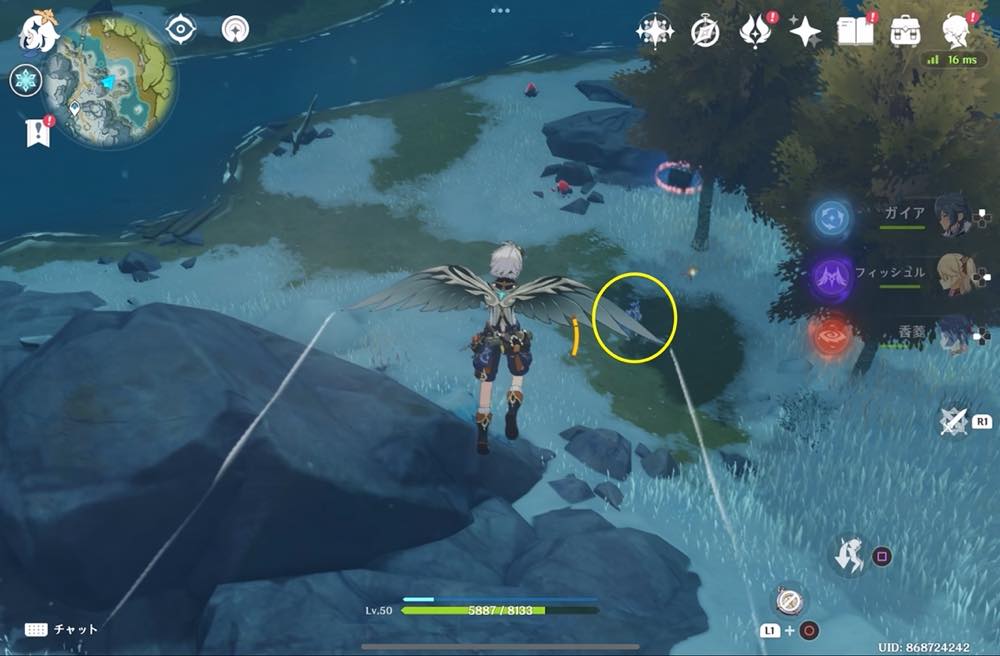Switch to party member 香菱
The image size is (1000, 656).
(x=951, y=335)
